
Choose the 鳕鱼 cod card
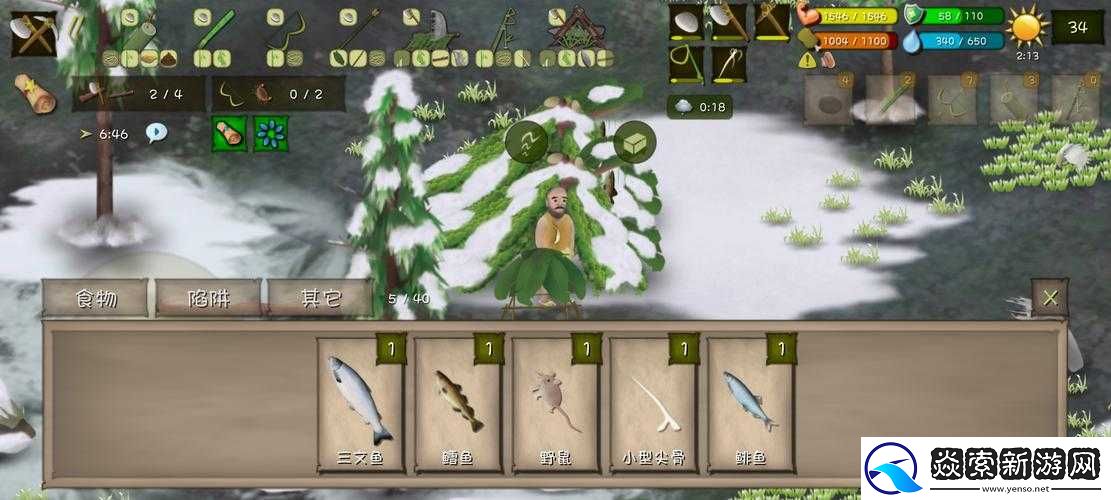click(x=457, y=404)
